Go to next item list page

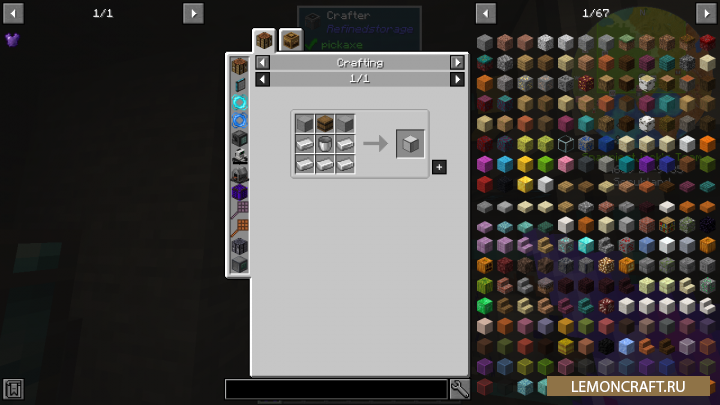705,13
